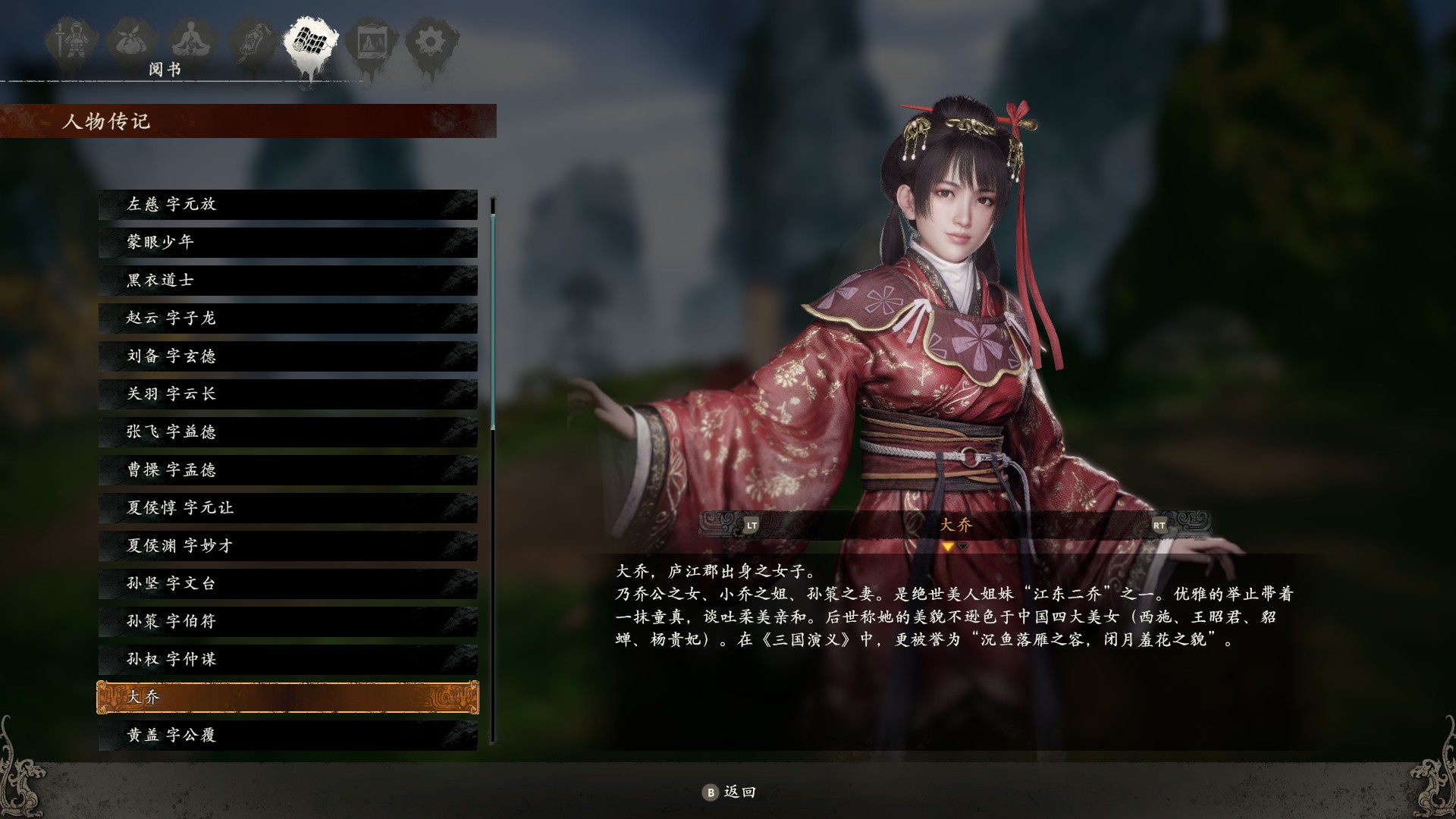Open the meditating figure tab
Image resolution: width=1456 pixels, height=819 pixels.
pos(193,42)
